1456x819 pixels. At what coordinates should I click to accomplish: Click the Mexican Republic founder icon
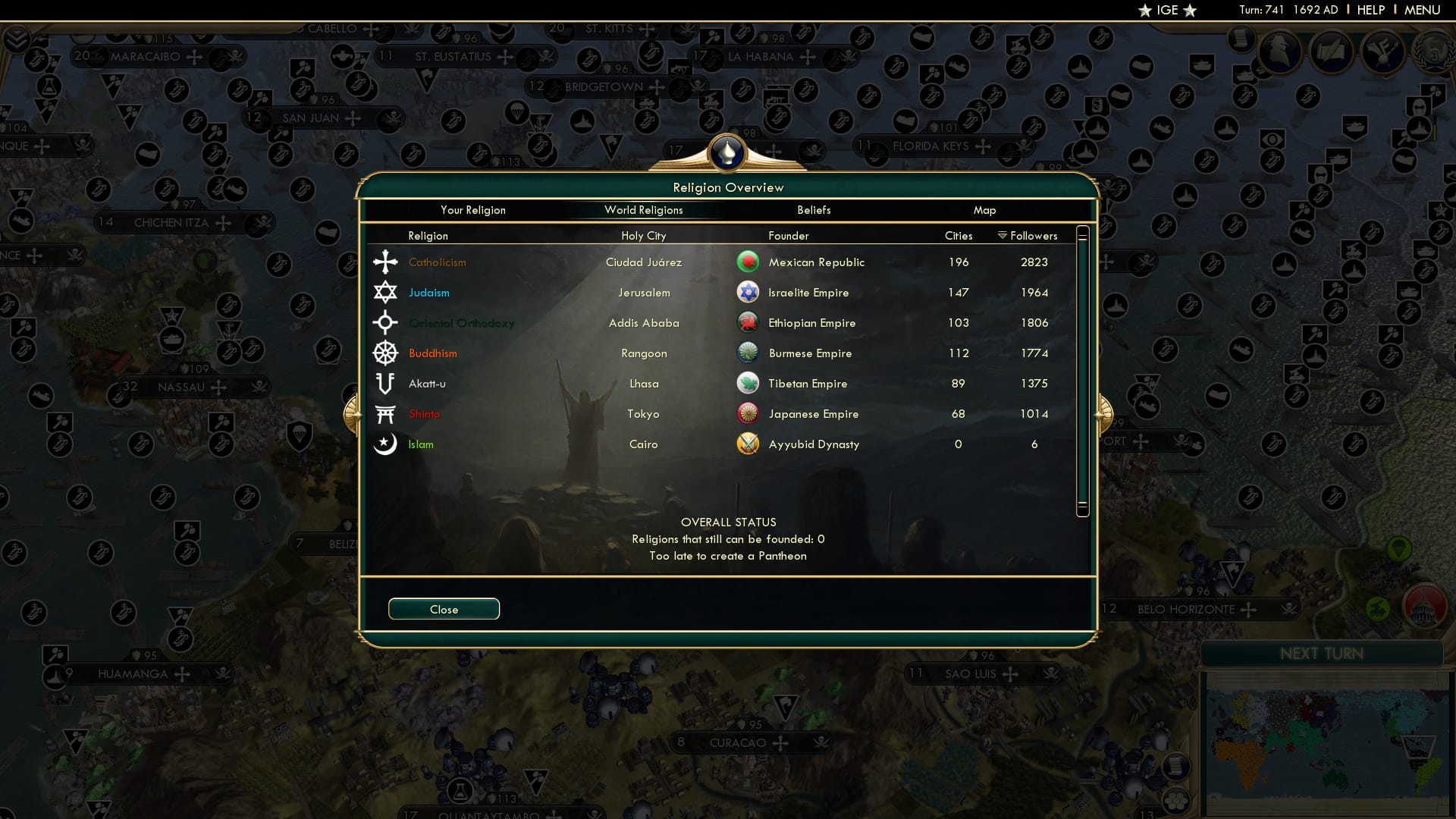(748, 262)
